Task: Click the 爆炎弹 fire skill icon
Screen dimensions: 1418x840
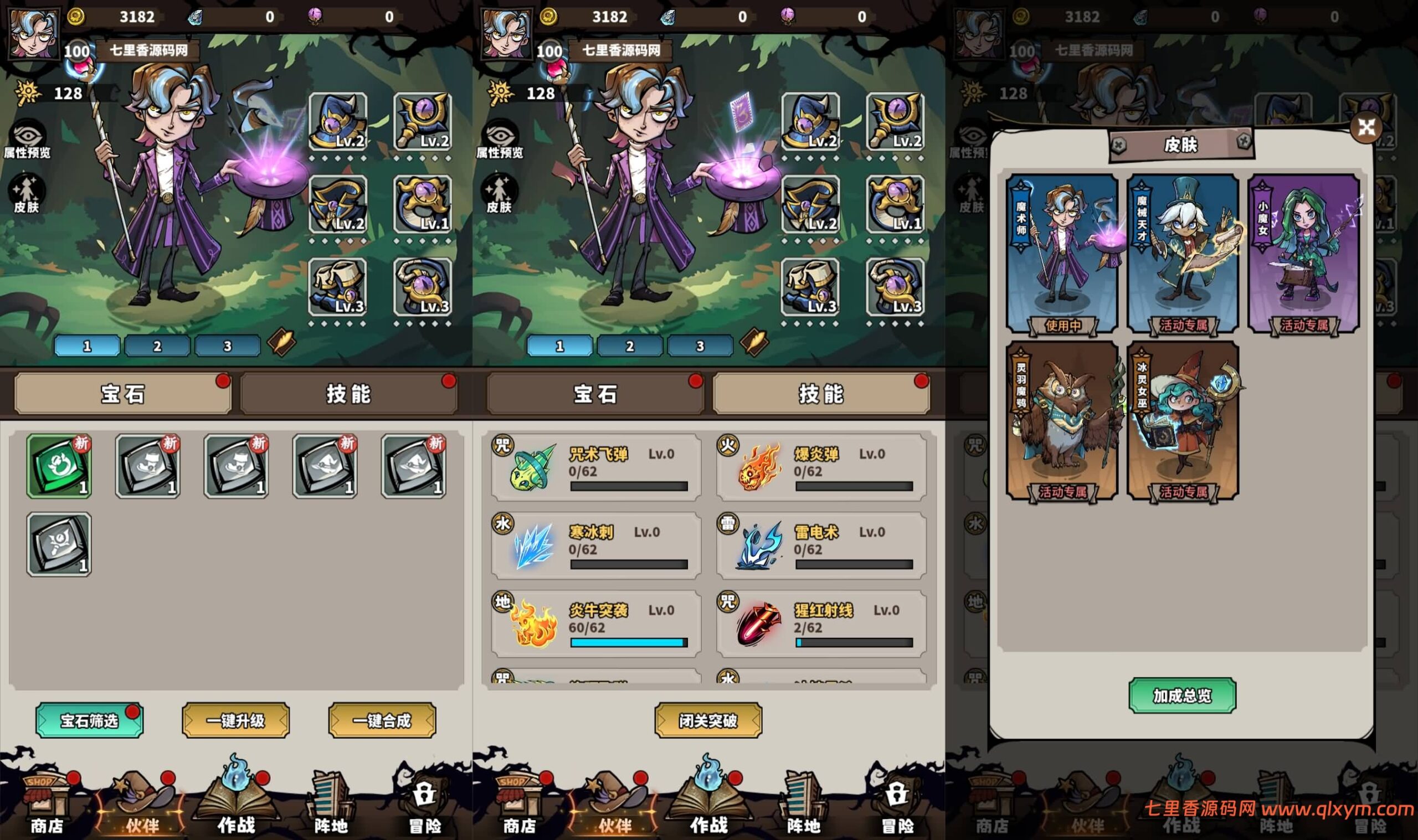Action: tap(758, 467)
